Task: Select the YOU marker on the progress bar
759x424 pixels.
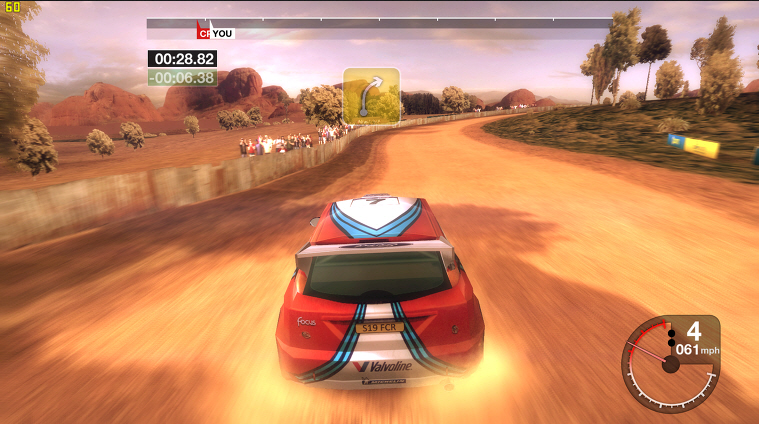Action: (x=221, y=33)
